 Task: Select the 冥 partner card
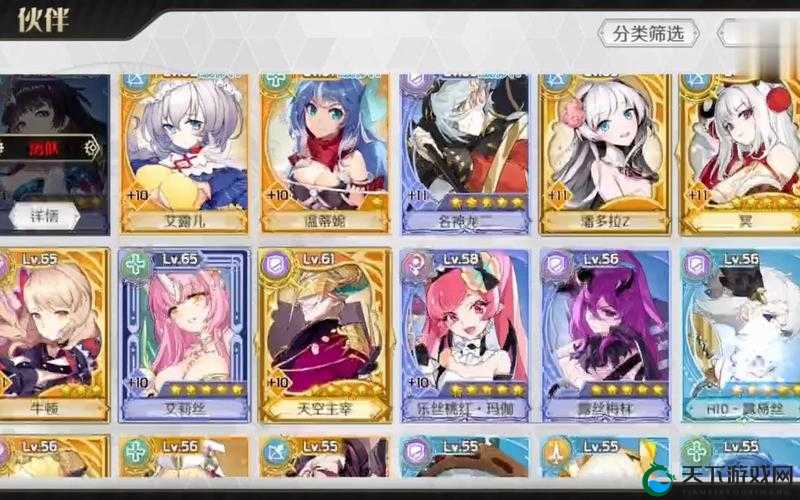click(740, 150)
